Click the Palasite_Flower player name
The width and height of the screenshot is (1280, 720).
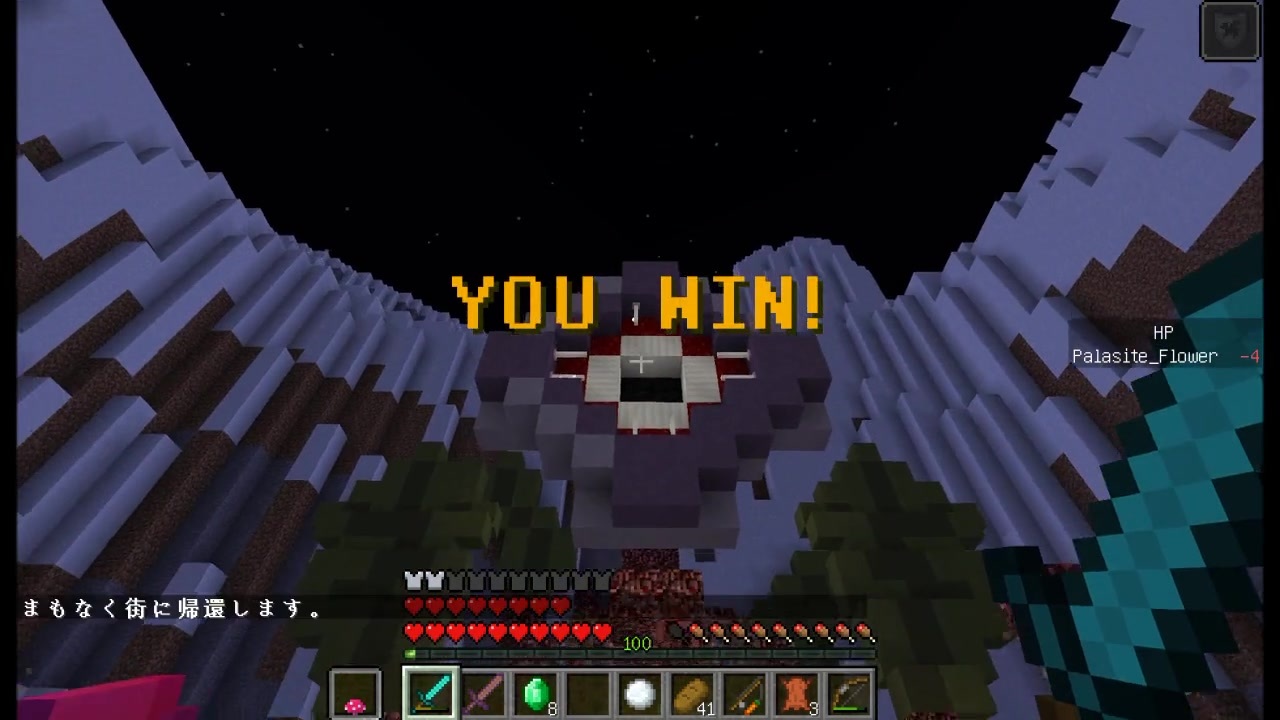[1144, 355]
